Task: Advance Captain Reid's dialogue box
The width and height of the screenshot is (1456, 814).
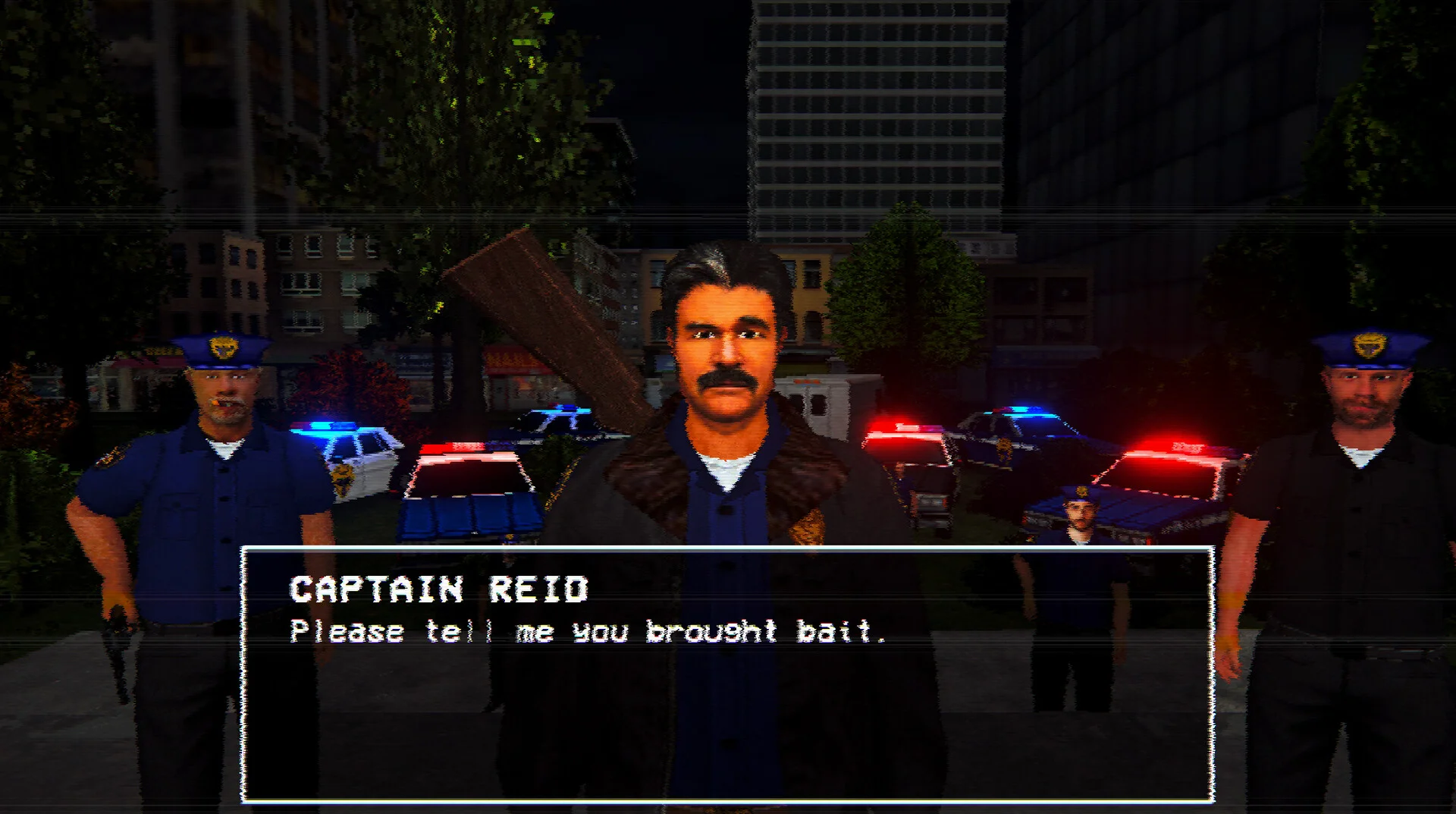Action: tap(727, 674)
